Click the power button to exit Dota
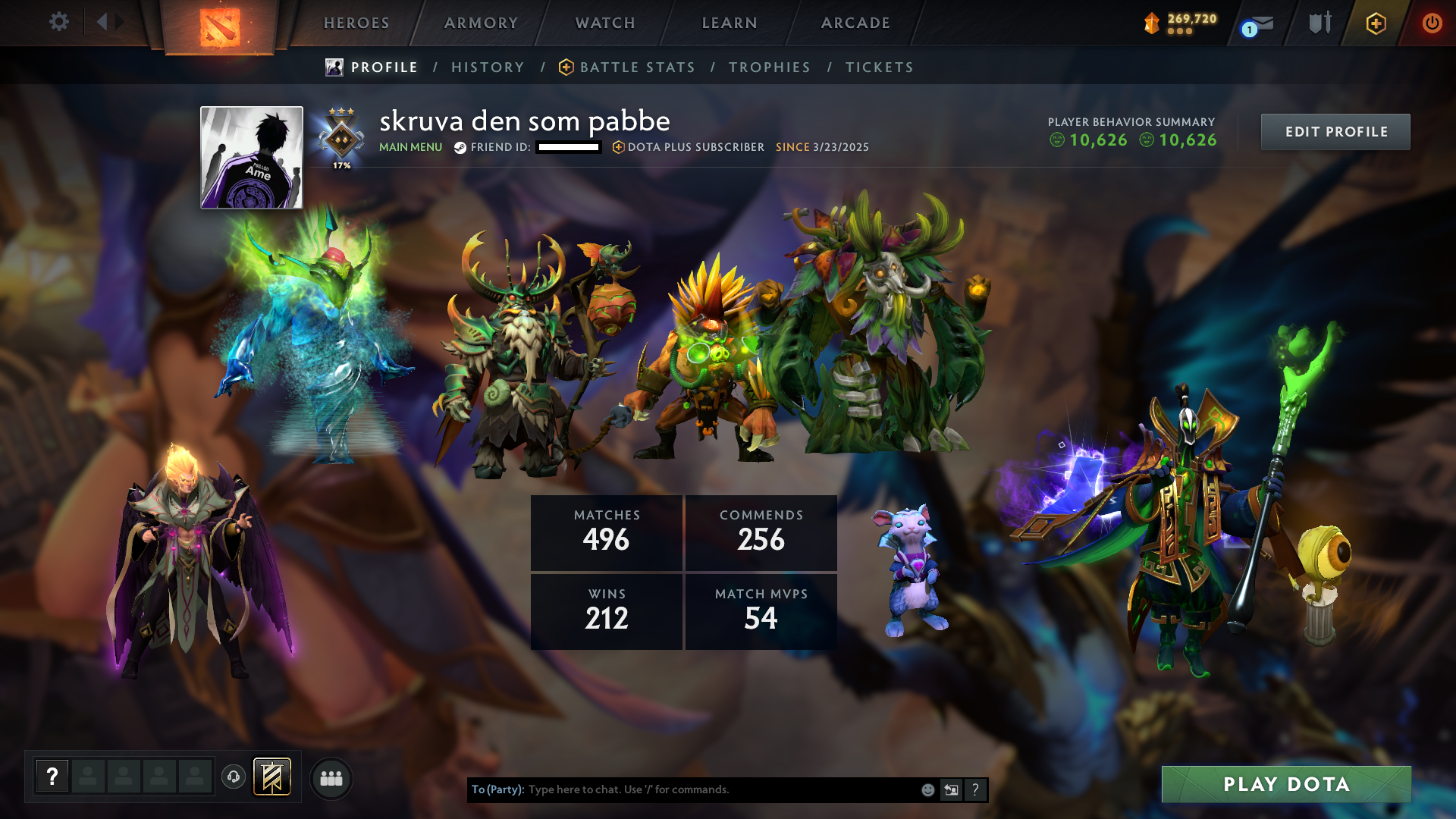This screenshot has width=1456, height=819. pos(1432,23)
